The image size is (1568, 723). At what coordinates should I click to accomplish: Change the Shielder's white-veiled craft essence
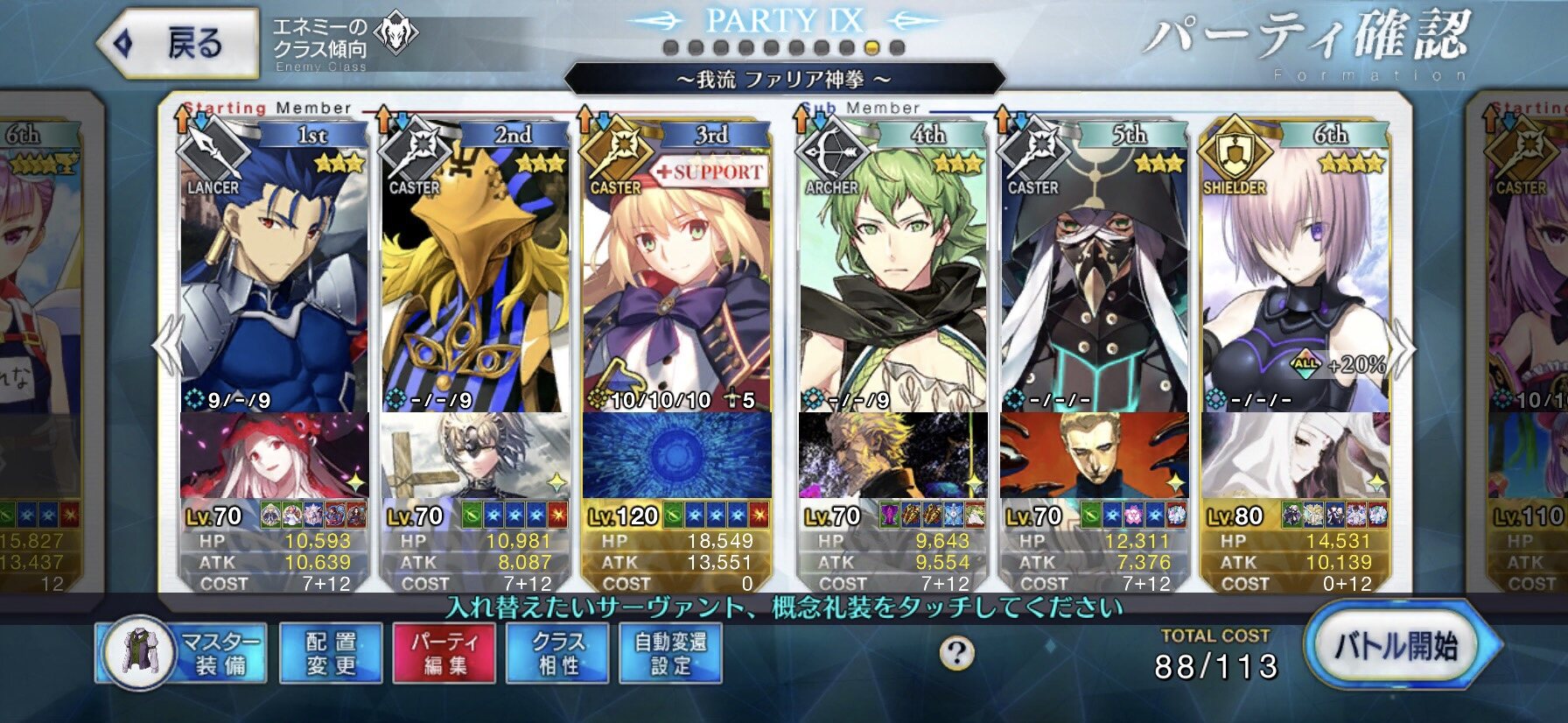[1295, 455]
